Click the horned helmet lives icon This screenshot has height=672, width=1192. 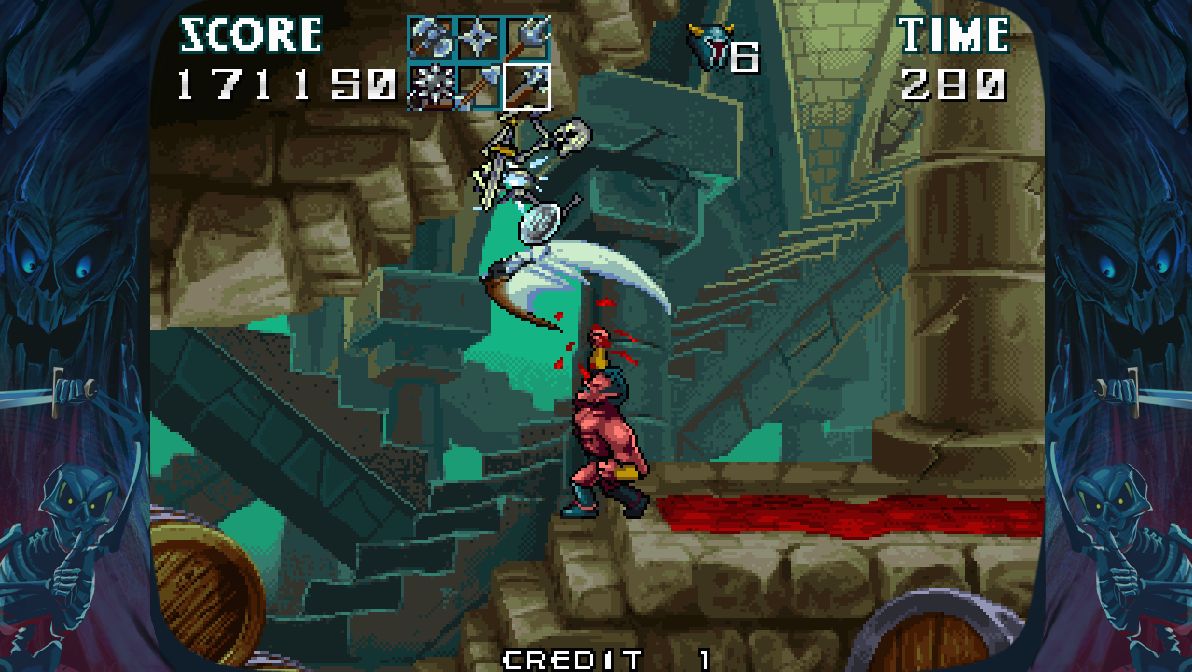coord(709,47)
